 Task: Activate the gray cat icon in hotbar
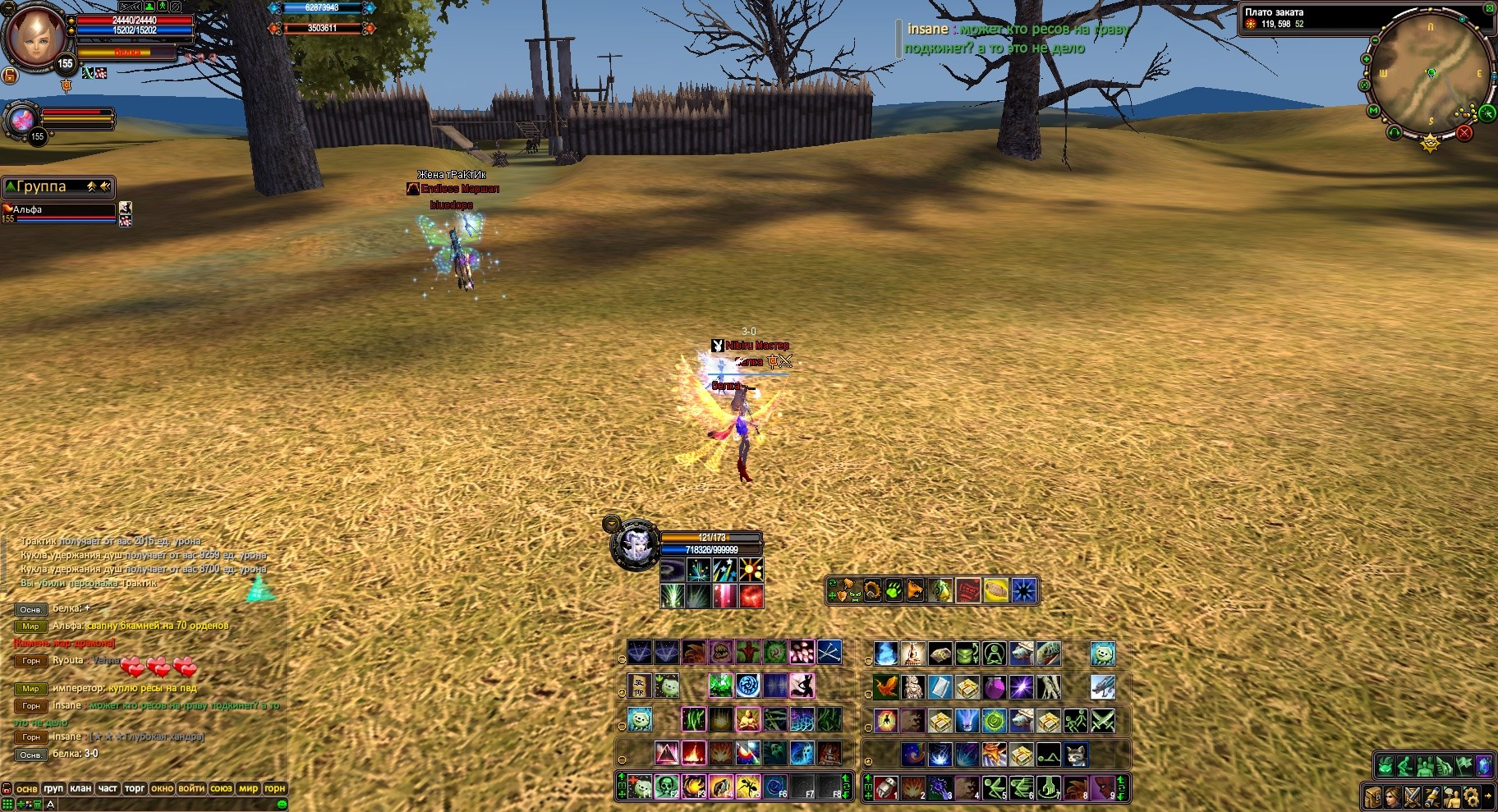pyautogui.click(x=1076, y=753)
